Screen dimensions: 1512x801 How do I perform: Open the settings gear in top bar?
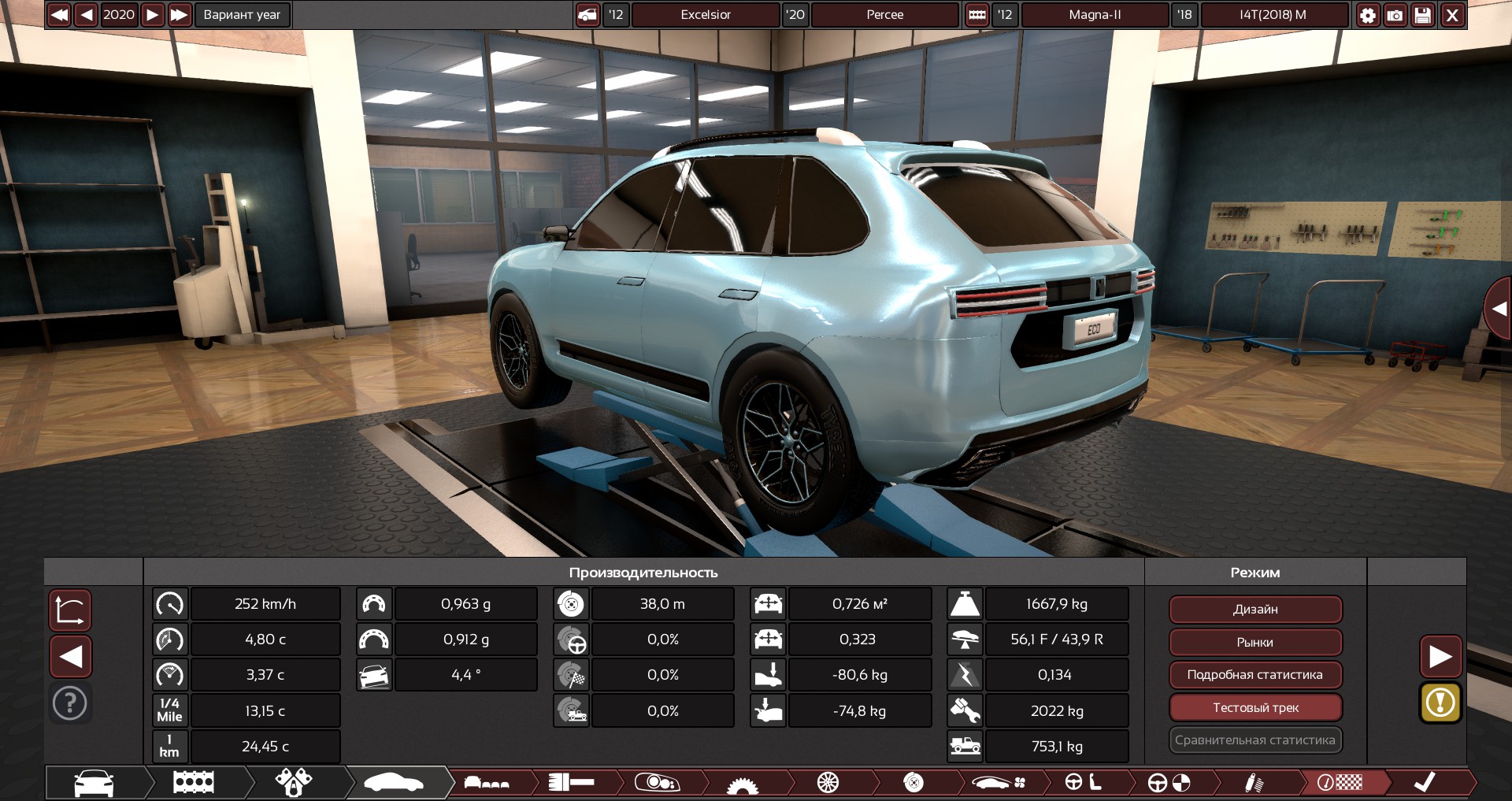(x=1369, y=14)
